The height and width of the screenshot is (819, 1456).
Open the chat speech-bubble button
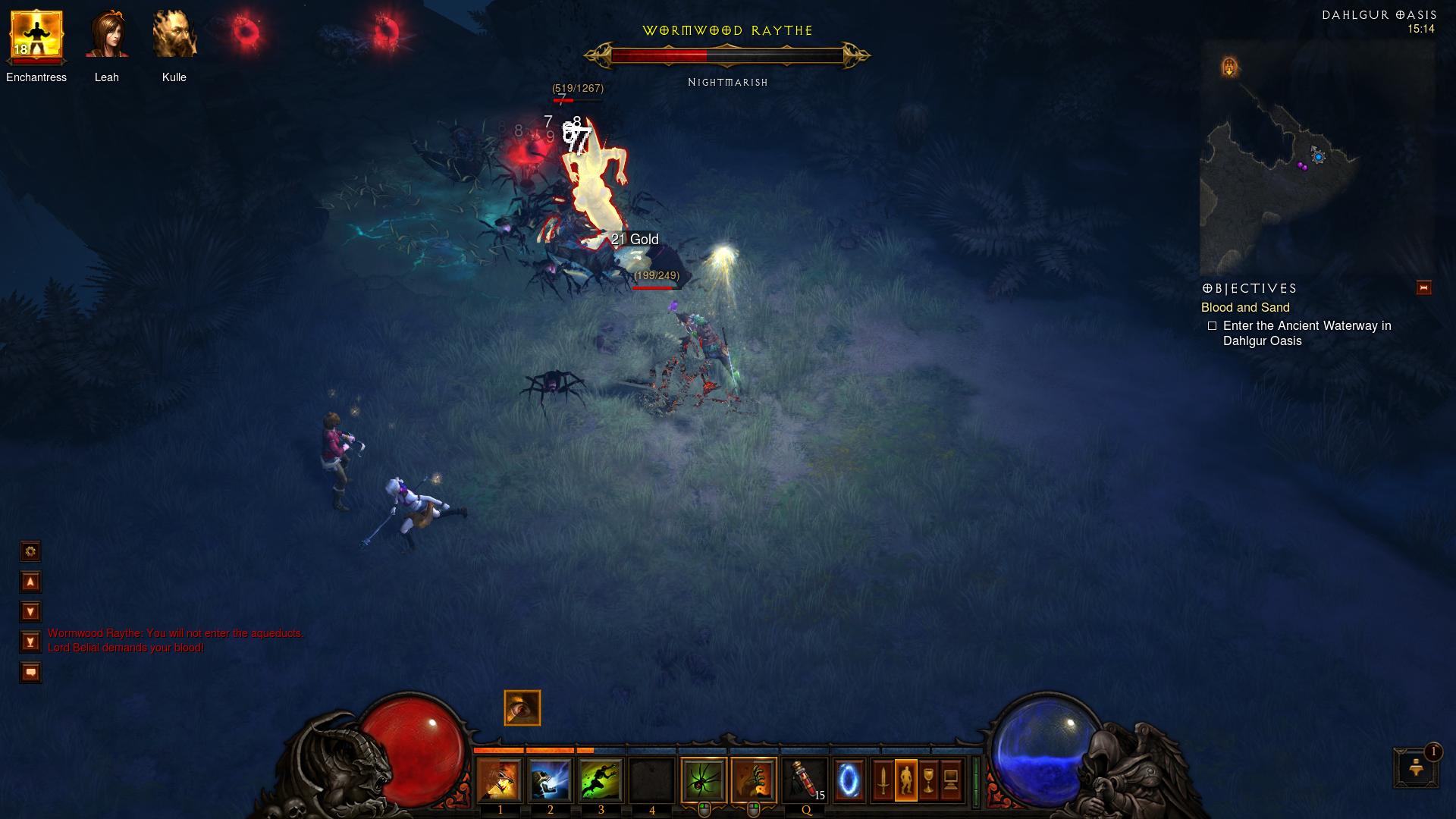tap(30, 672)
